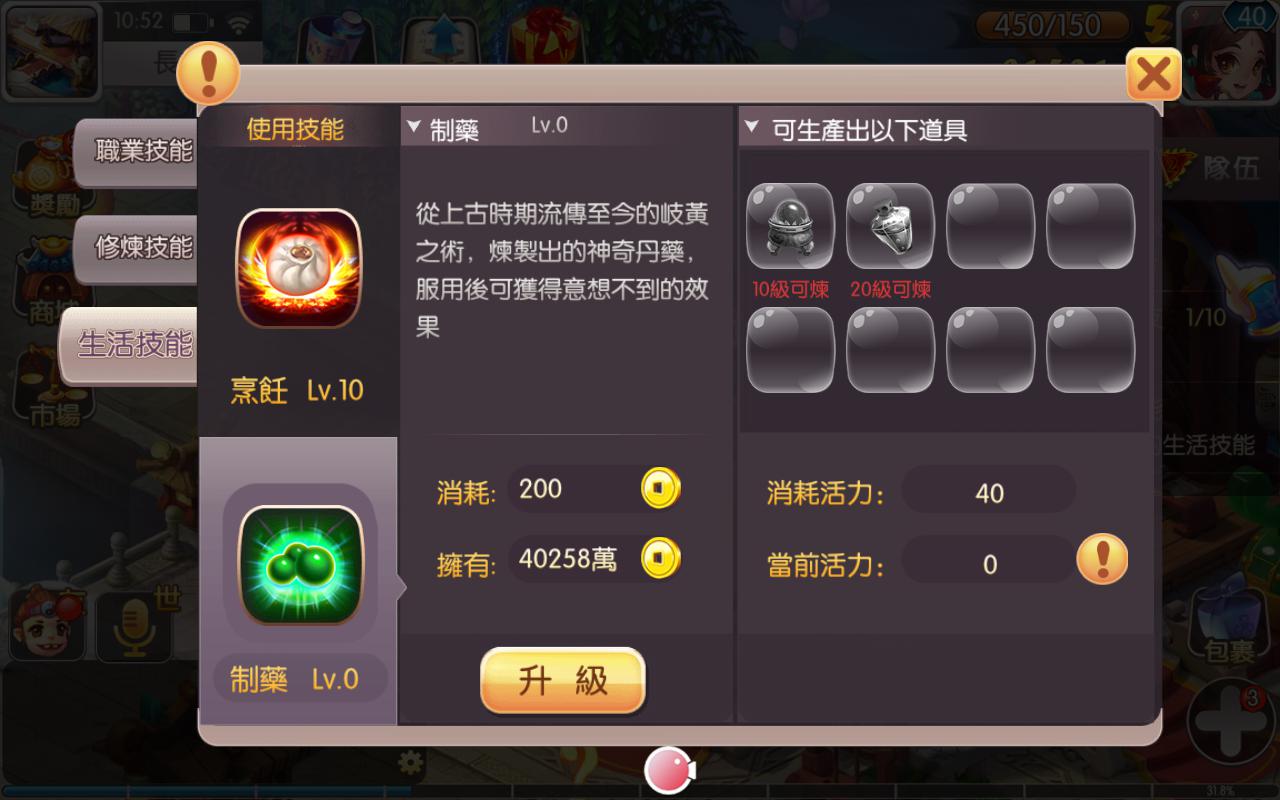Click the silver flask marked 20級可煉
This screenshot has width=1280, height=800.
[889, 227]
